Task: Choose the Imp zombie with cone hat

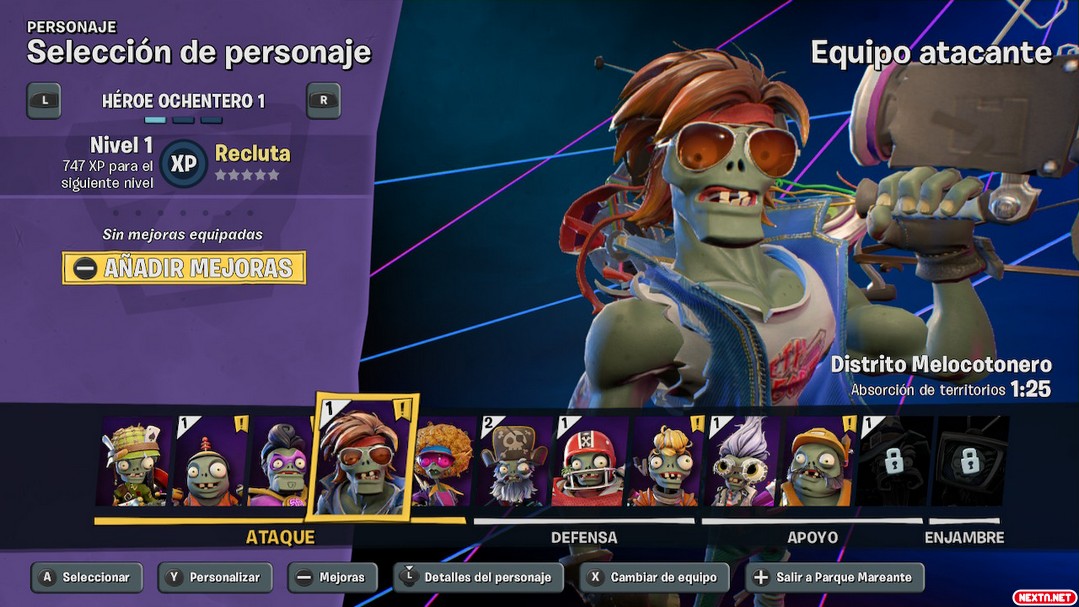Action: (210, 461)
